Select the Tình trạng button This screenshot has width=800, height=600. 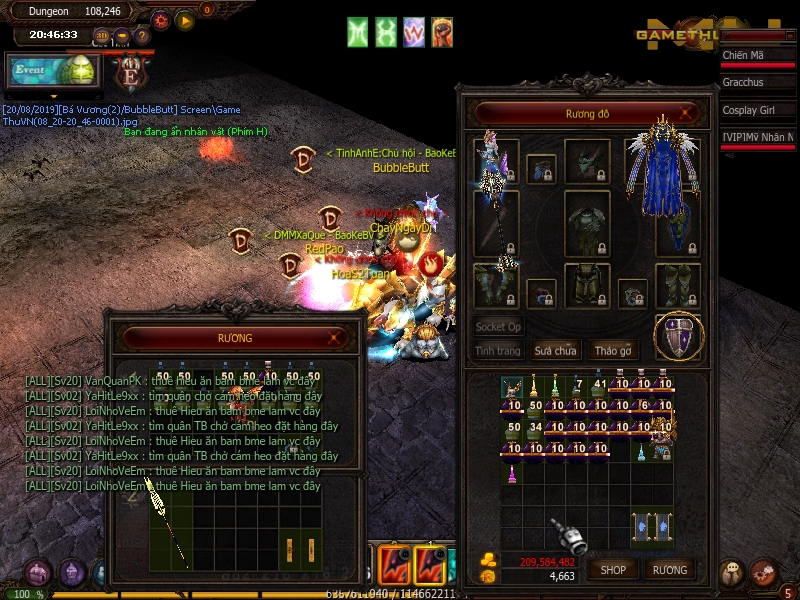point(498,351)
